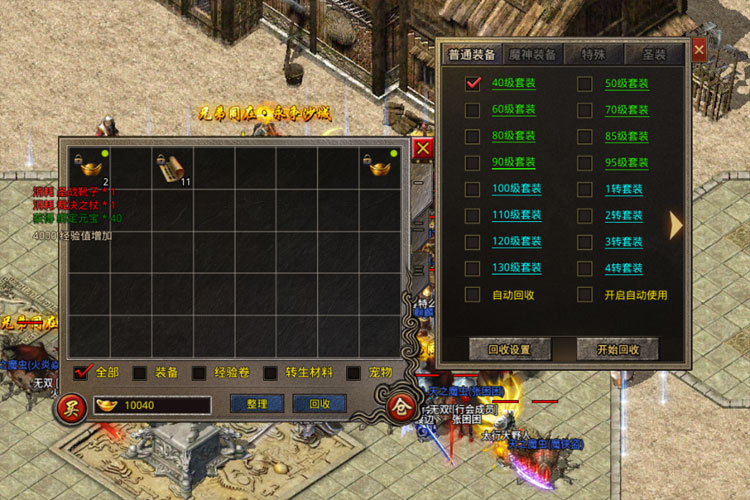Viewport: 750px width, 500px height.
Task: Toggle the 自动回收 checkbox
Action: click(473, 294)
